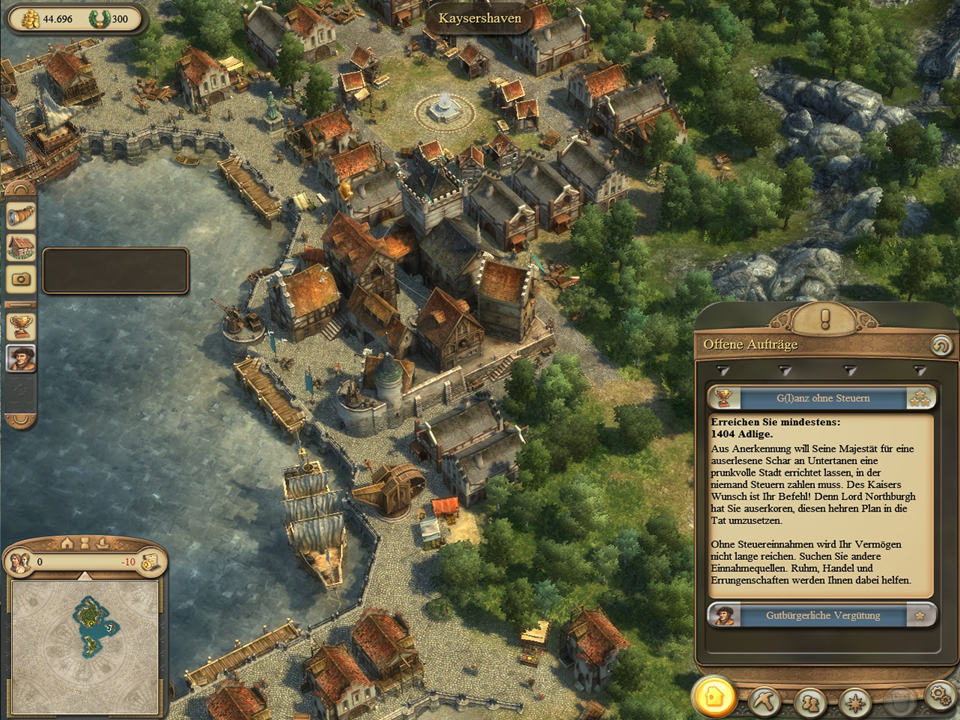The height and width of the screenshot is (720, 960).
Task: Click the Kaysershaven city name banner
Action: tap(479, 18)
